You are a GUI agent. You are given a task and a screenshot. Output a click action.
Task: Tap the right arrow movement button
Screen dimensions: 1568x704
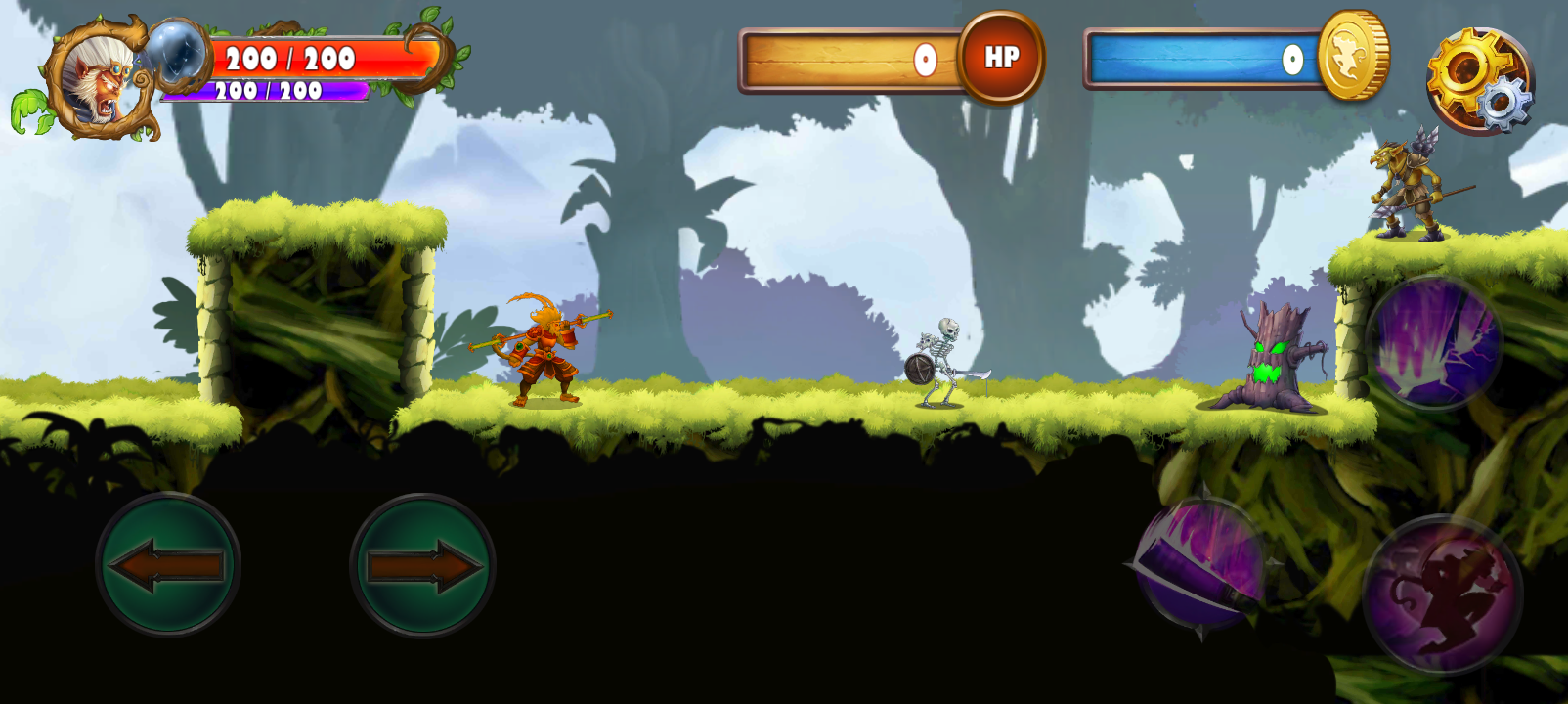tap(422, 565)
